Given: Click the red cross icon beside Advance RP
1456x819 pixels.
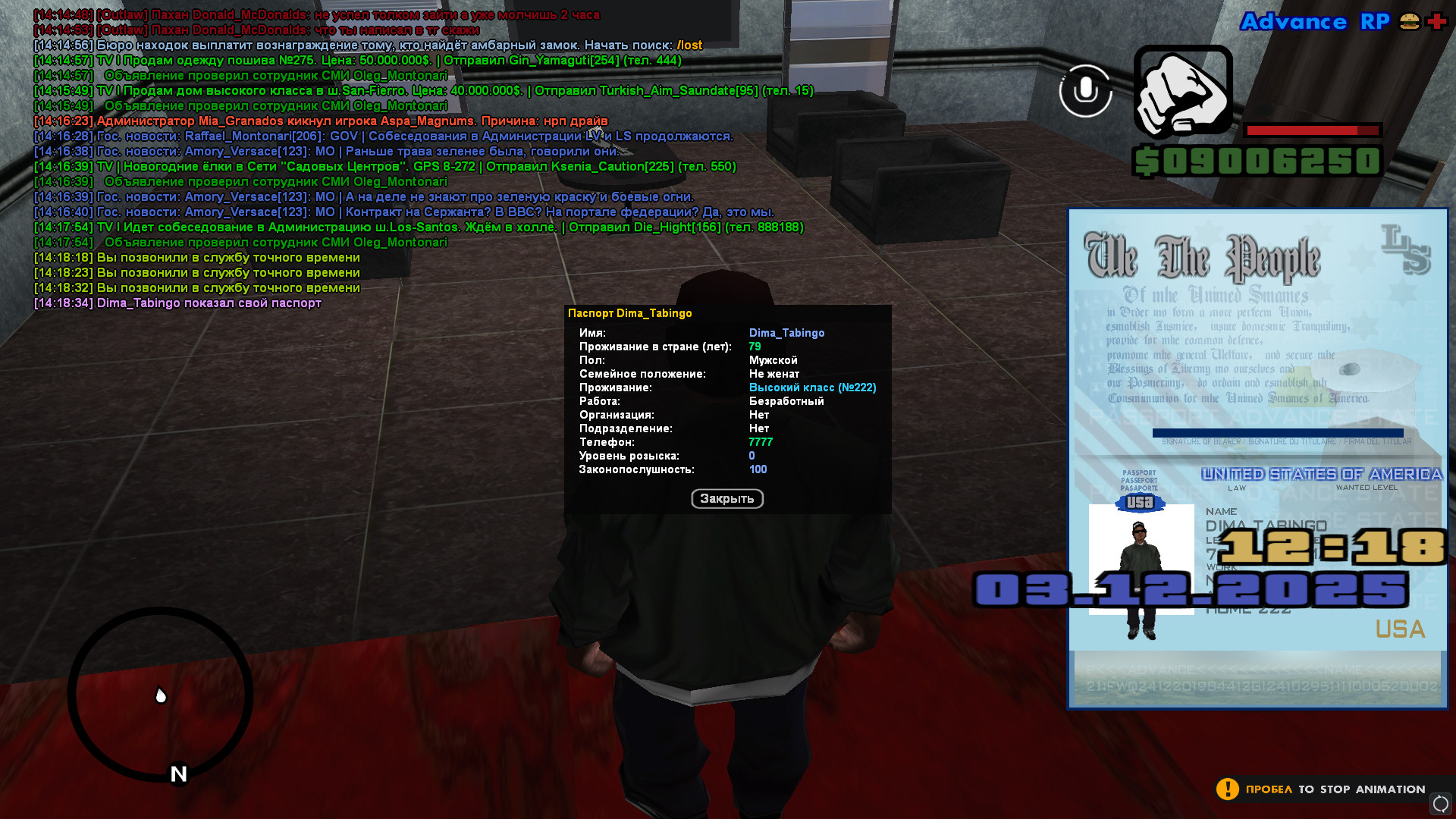Looking at the screenshot, I should coord(1436,22).
